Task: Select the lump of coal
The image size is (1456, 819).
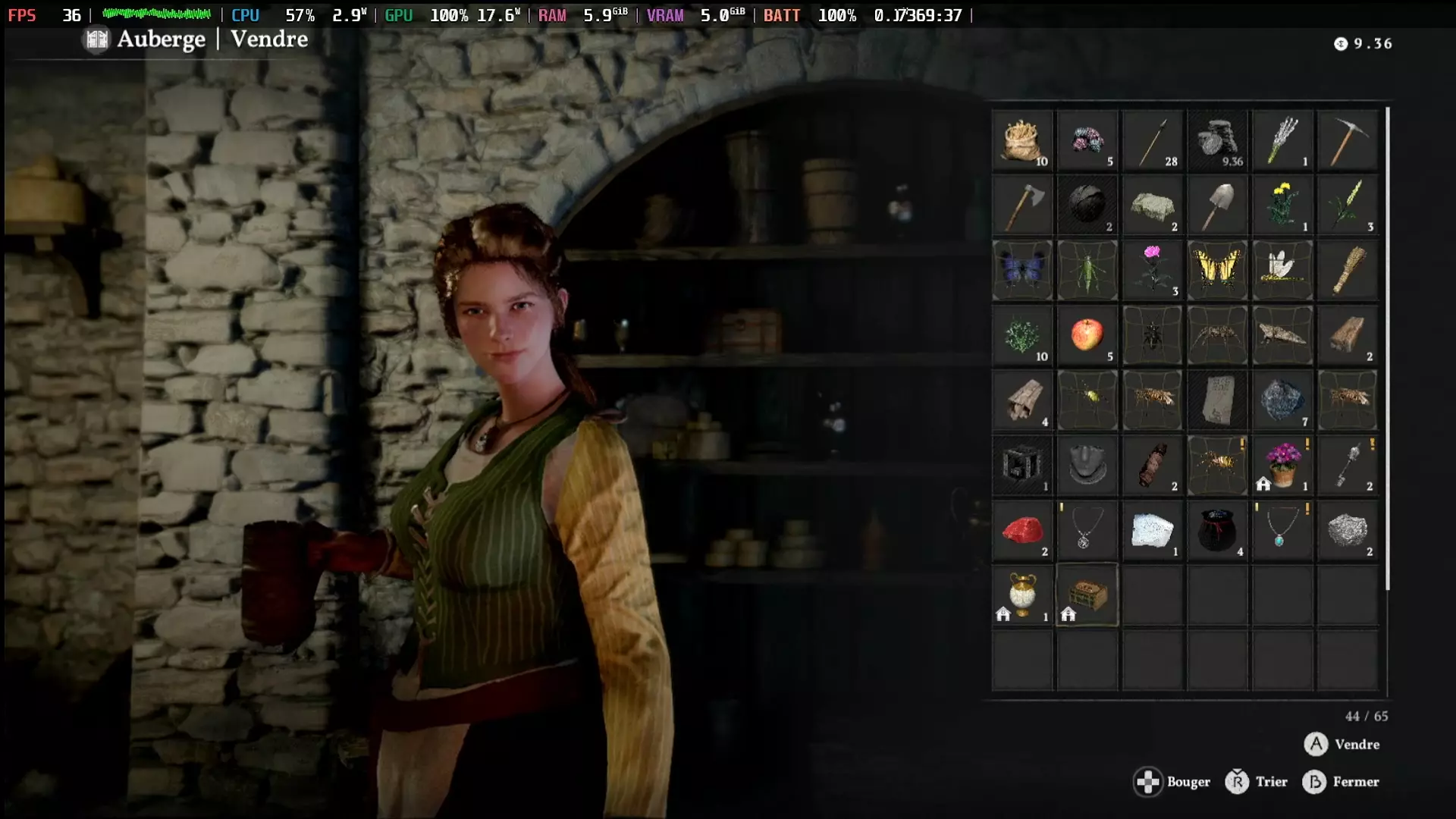Action: pyautogui.click(x=1087, y=206)
